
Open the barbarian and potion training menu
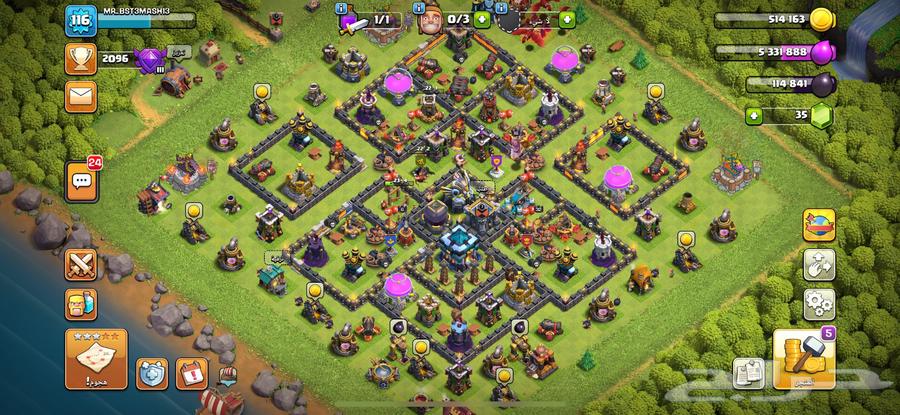[80, 302]
